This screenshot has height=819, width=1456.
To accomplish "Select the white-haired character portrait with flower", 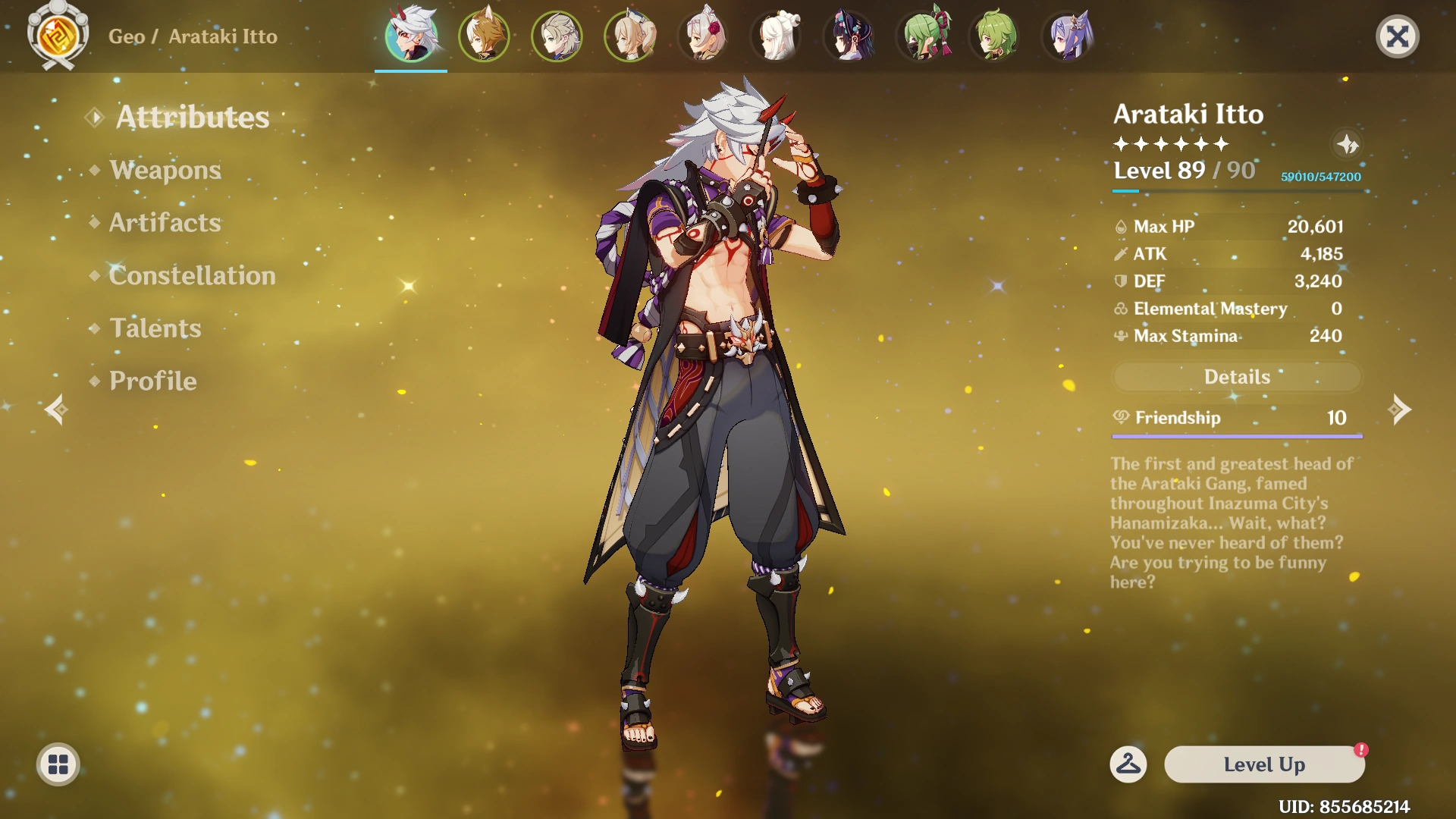I will coord(704,36).
